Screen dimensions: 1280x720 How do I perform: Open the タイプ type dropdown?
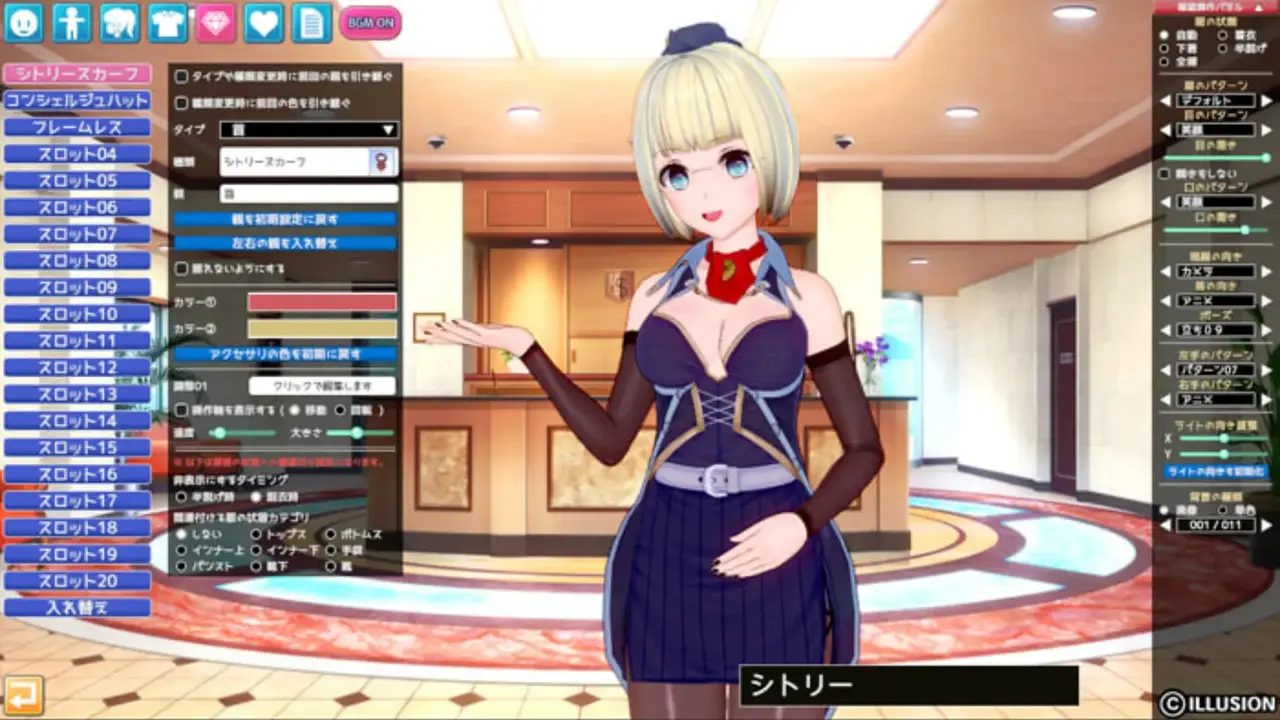coord(309,130)
